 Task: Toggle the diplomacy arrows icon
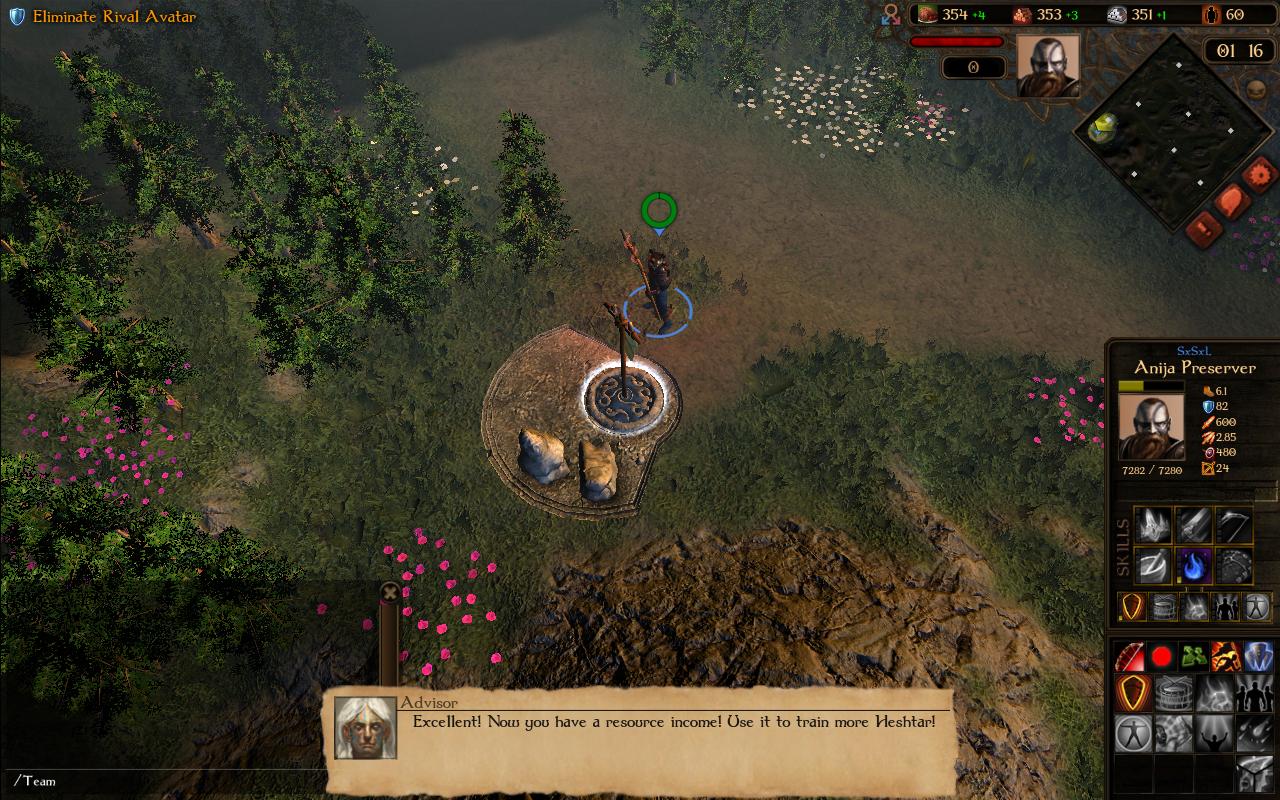point(891,14)
